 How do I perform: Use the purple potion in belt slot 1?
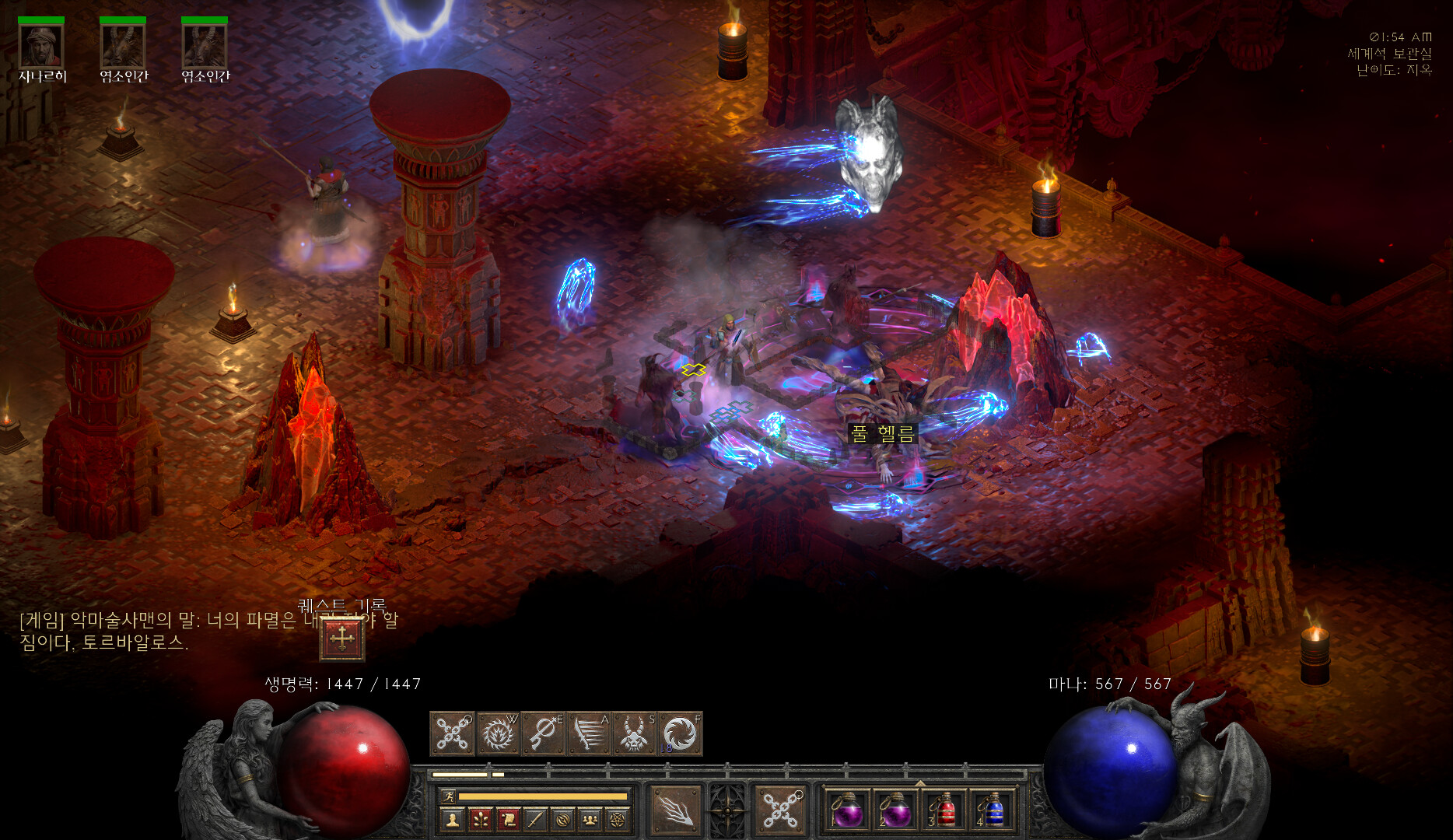(846, 811)
